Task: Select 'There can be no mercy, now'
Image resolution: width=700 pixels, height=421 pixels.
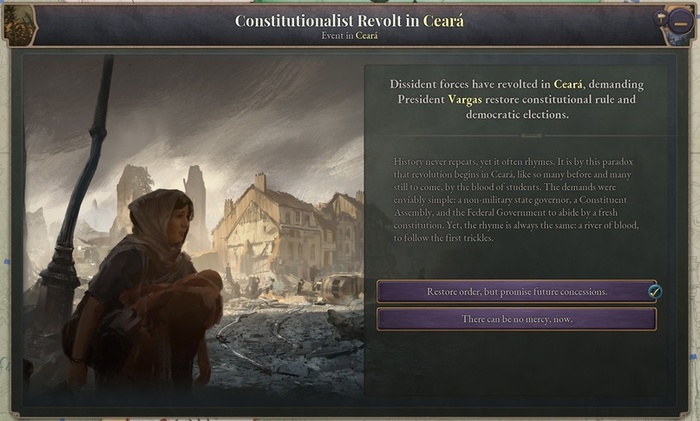Action: (x=516, y=319)
